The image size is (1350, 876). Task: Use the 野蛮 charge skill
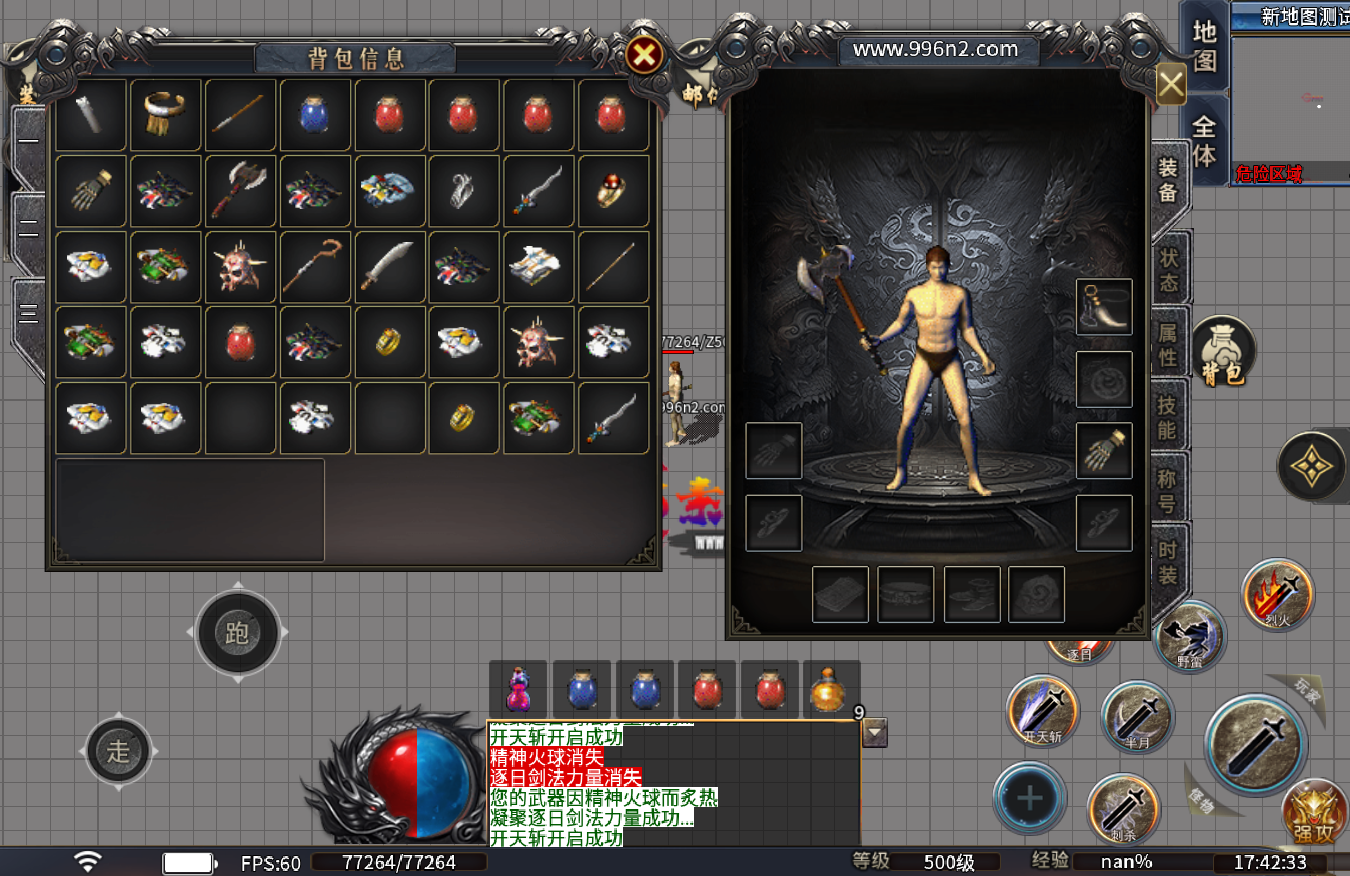(1190, 636)
